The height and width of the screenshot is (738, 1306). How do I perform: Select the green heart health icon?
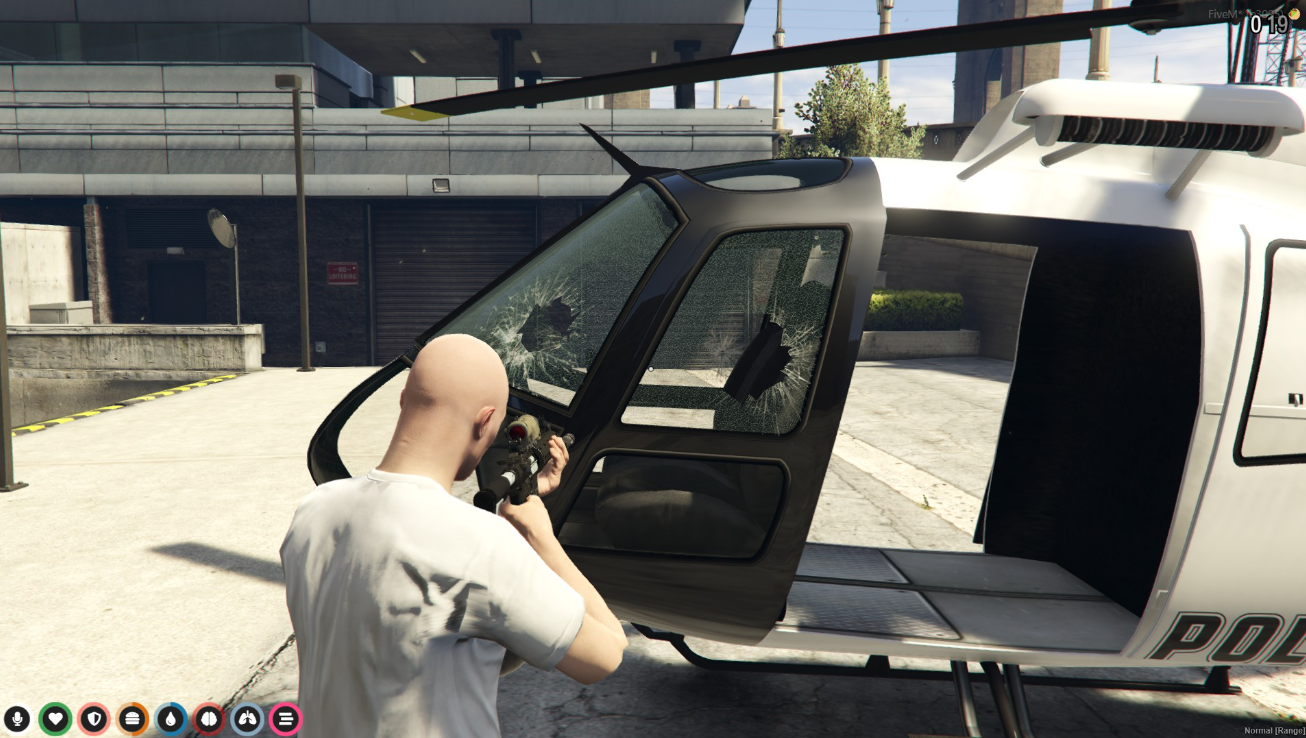[55, 718]
